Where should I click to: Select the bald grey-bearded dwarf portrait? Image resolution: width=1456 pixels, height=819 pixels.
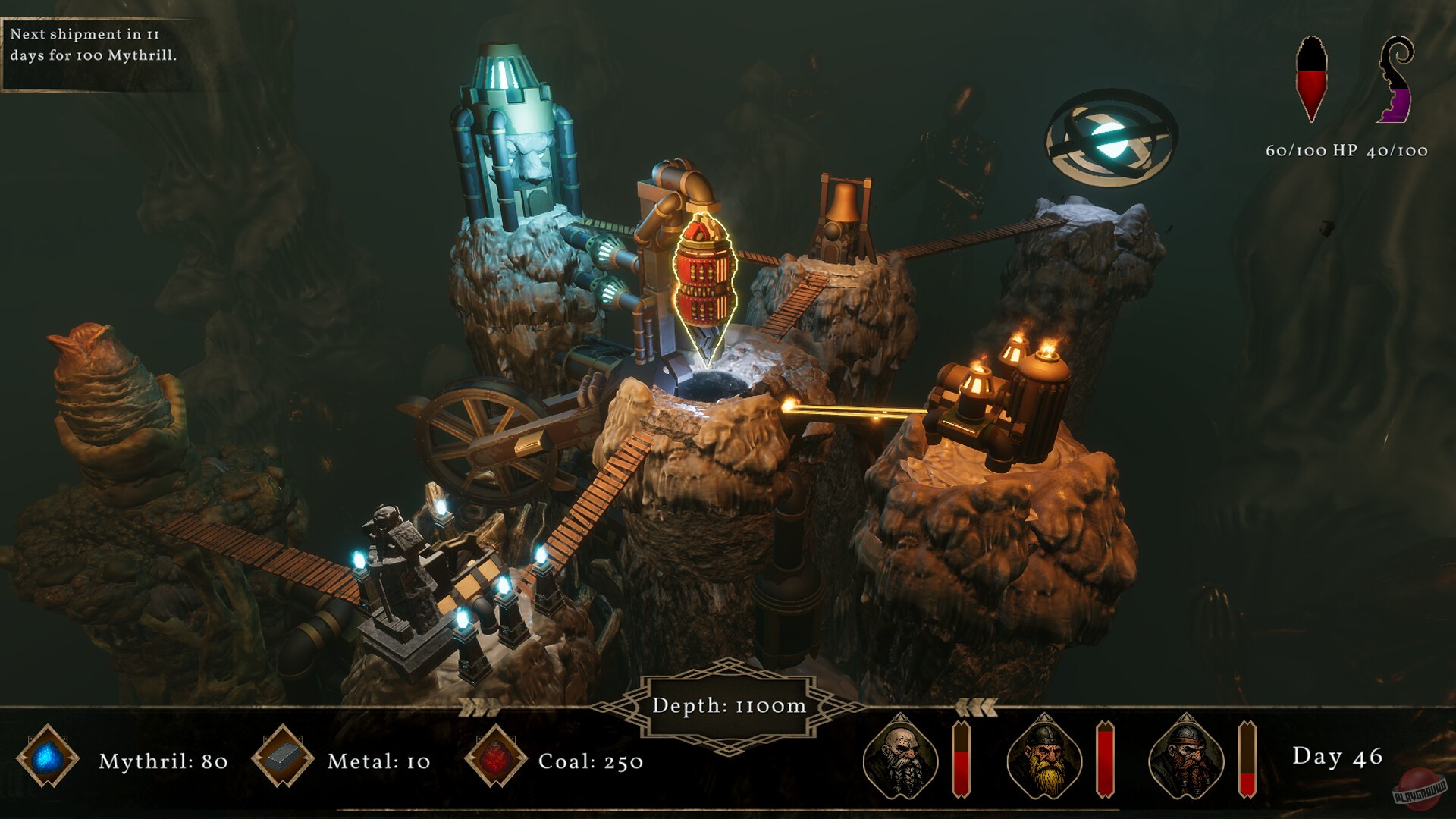click(899, 756)
